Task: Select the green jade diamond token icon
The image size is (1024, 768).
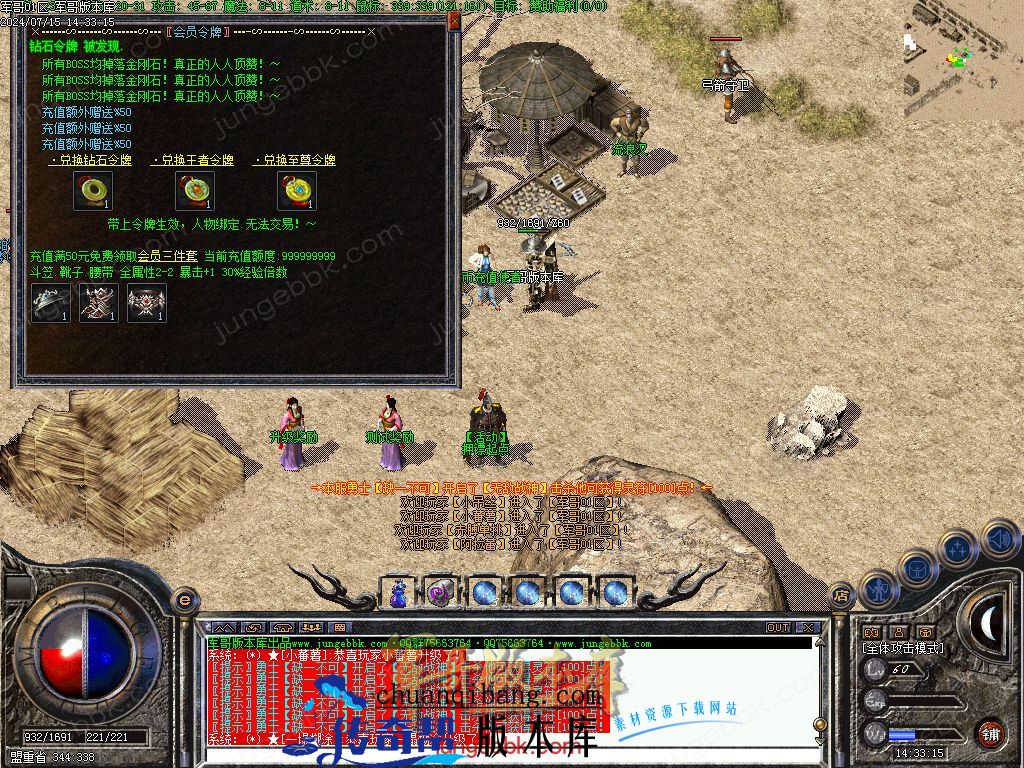Action: pyautogui.click(x=93, y=191)
